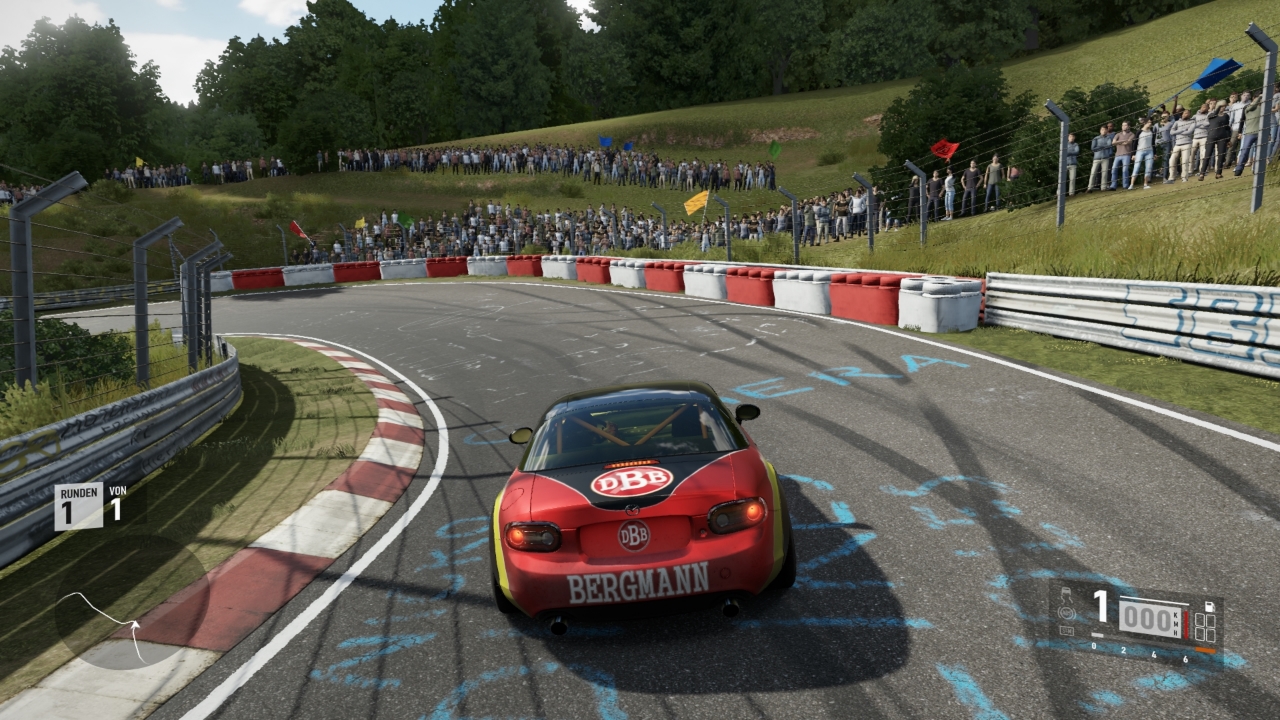
Task: Click the fuel pump icon
Action: (x=1209, y=606)
